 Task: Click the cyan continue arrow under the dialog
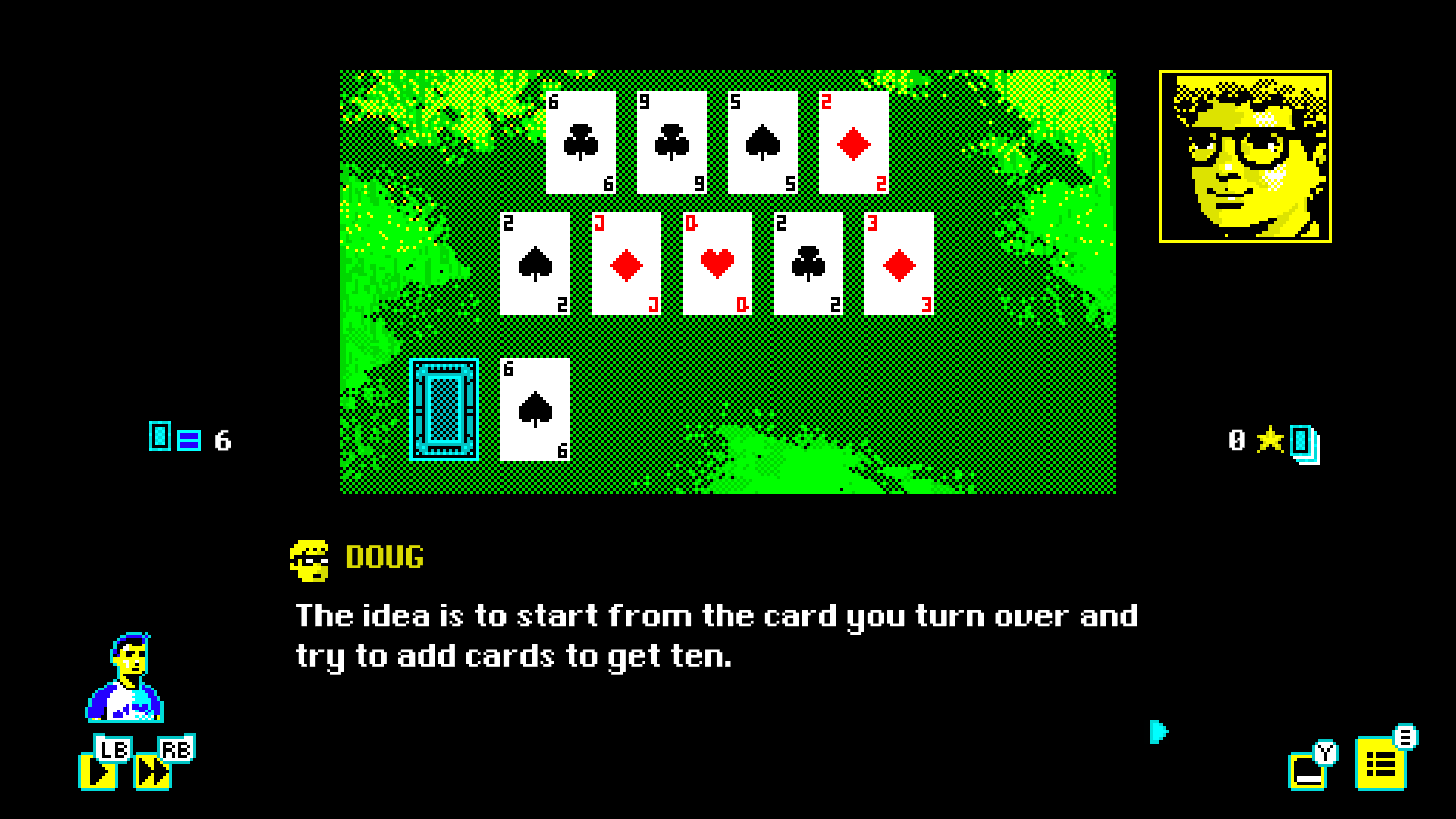point(1158,733)
